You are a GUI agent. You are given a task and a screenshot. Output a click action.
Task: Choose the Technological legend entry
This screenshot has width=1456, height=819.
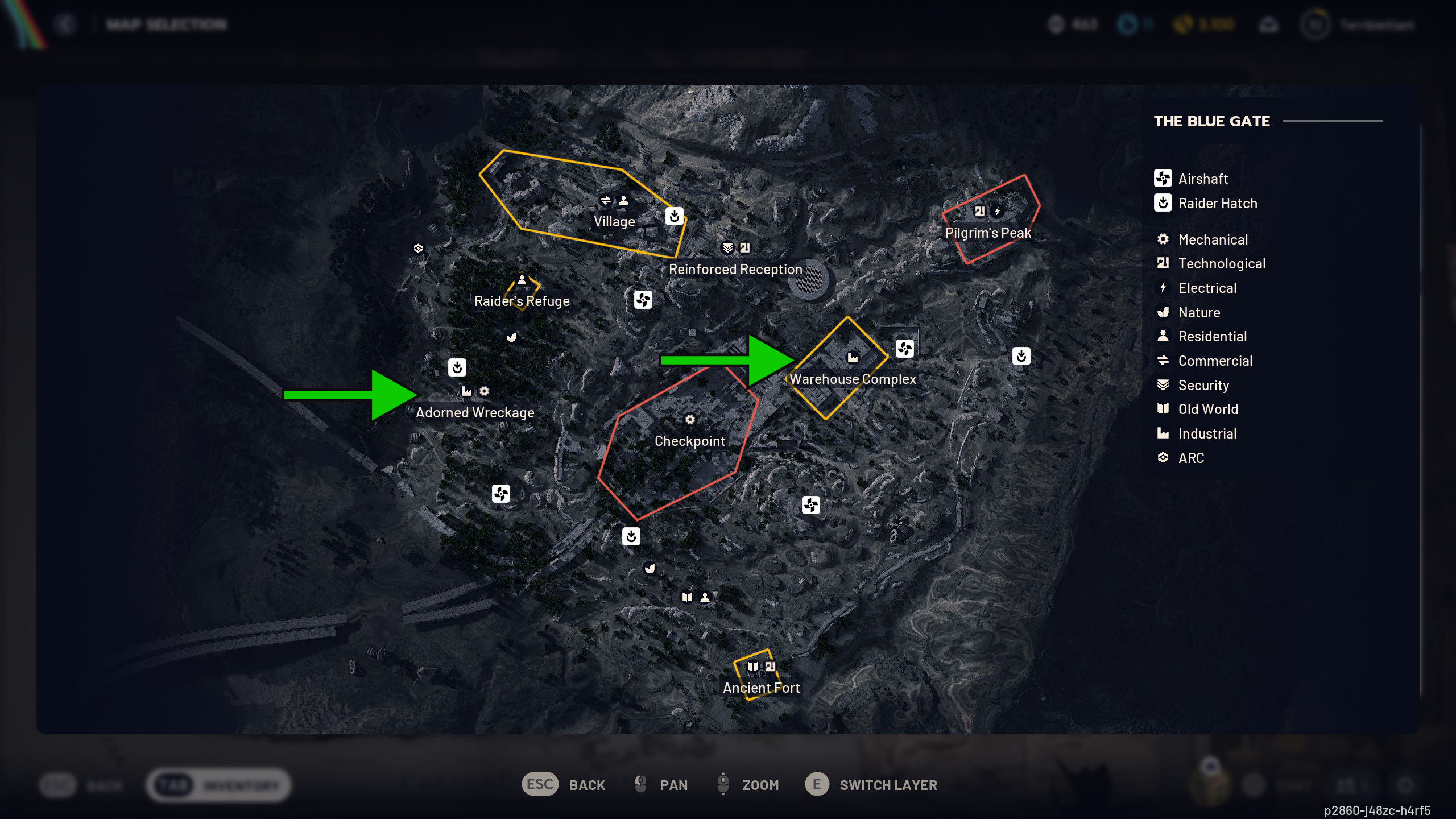click(x=1221, y=263)
